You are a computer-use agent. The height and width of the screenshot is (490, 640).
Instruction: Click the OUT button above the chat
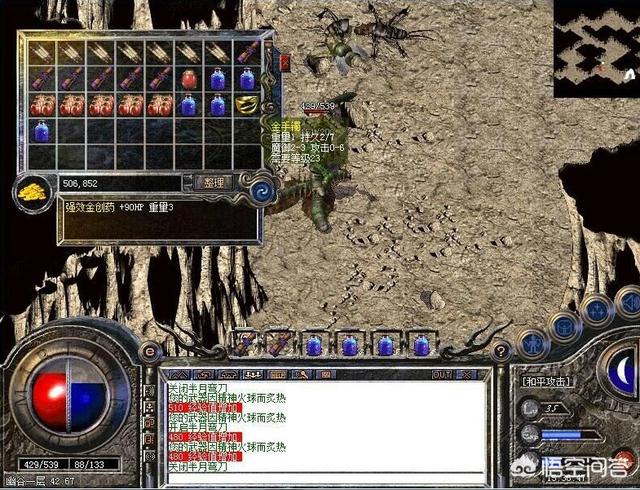click(442, 373)
